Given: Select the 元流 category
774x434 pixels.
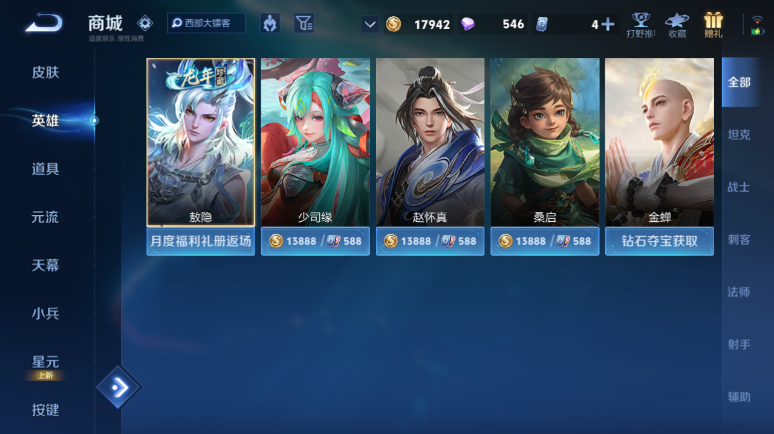Looking at the screenshot, I should coord(46,217).
